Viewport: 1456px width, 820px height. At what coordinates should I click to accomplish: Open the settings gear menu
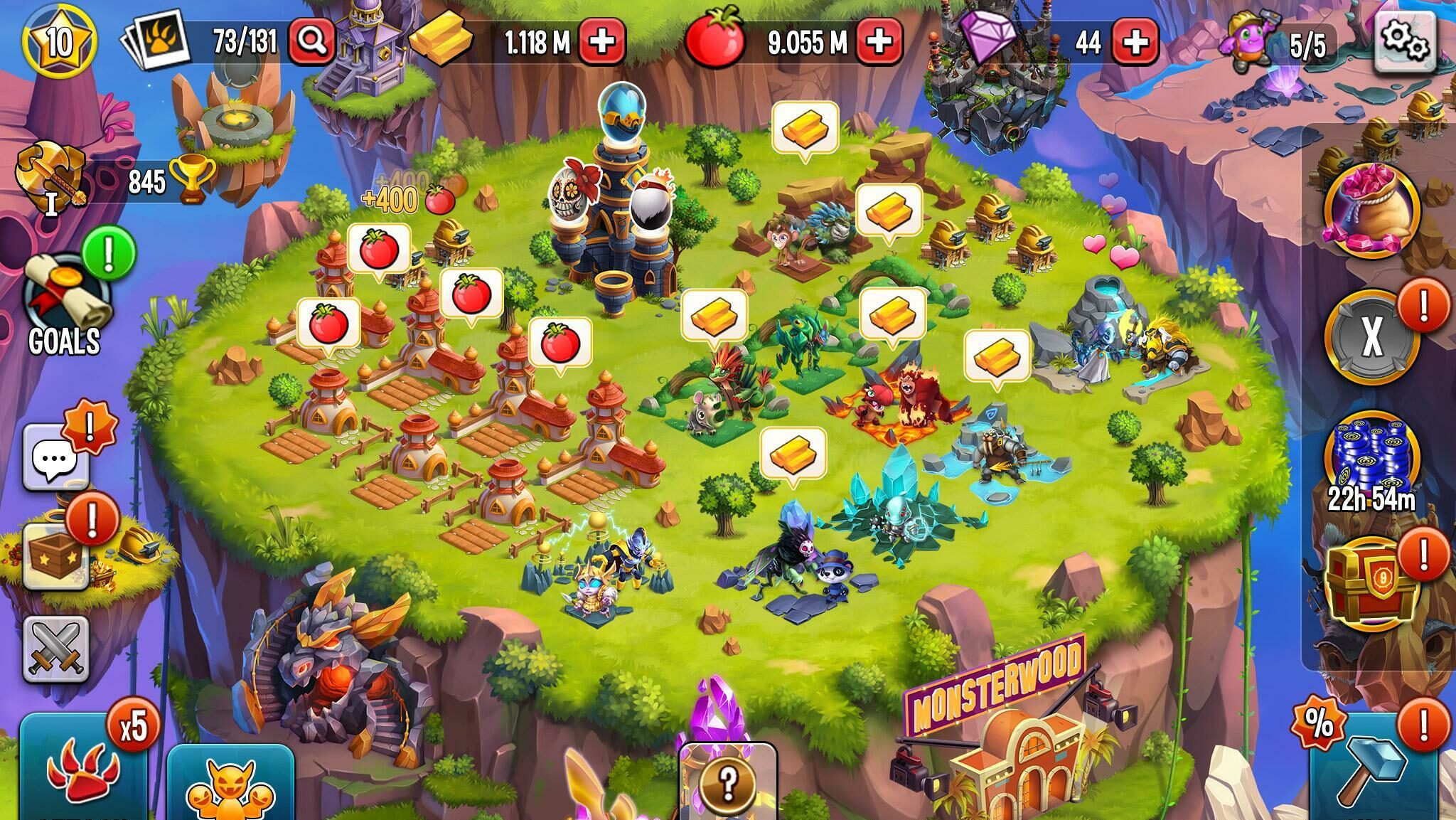coord(1404,41)
